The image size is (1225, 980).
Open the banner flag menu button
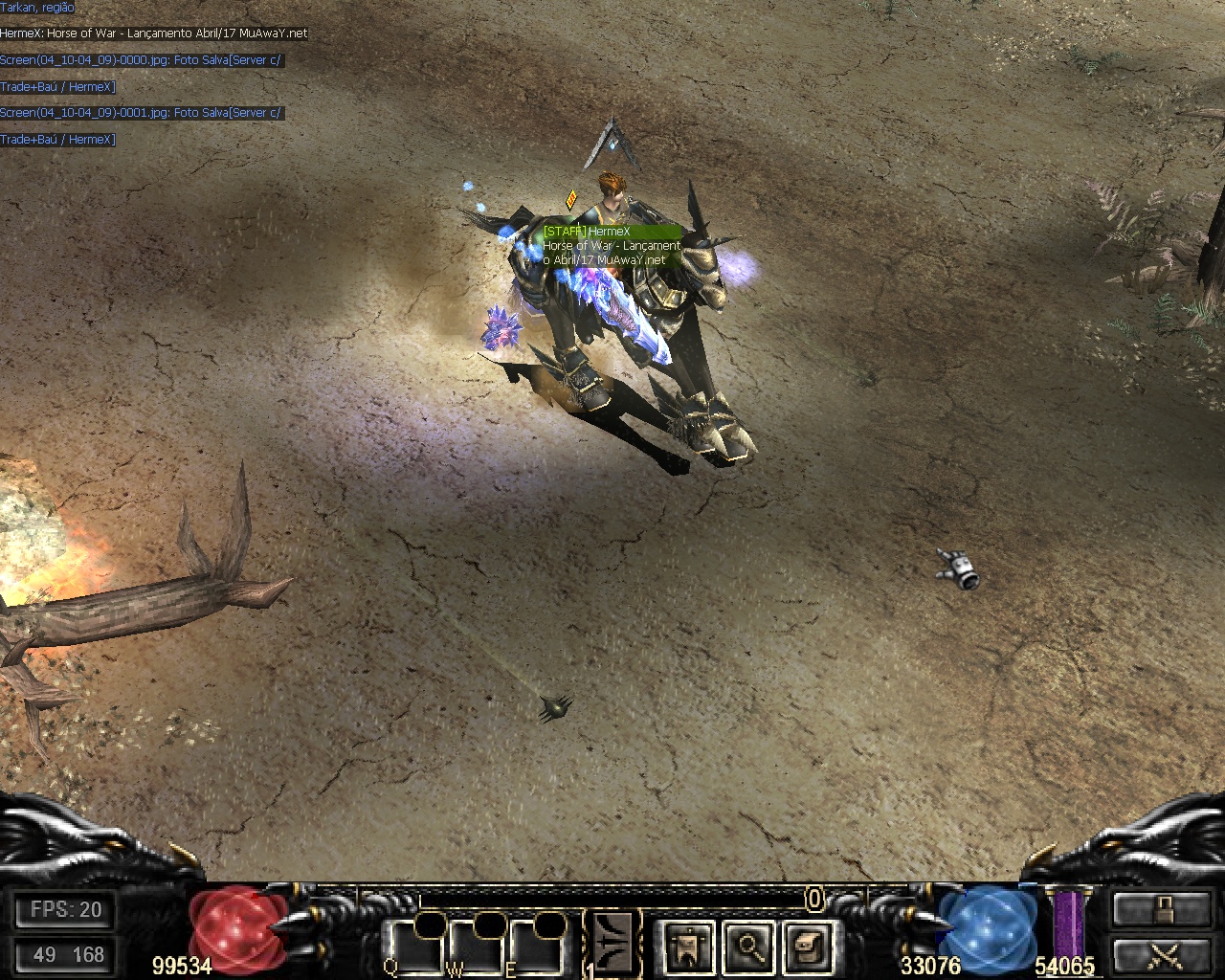click(x=689, y=947)
